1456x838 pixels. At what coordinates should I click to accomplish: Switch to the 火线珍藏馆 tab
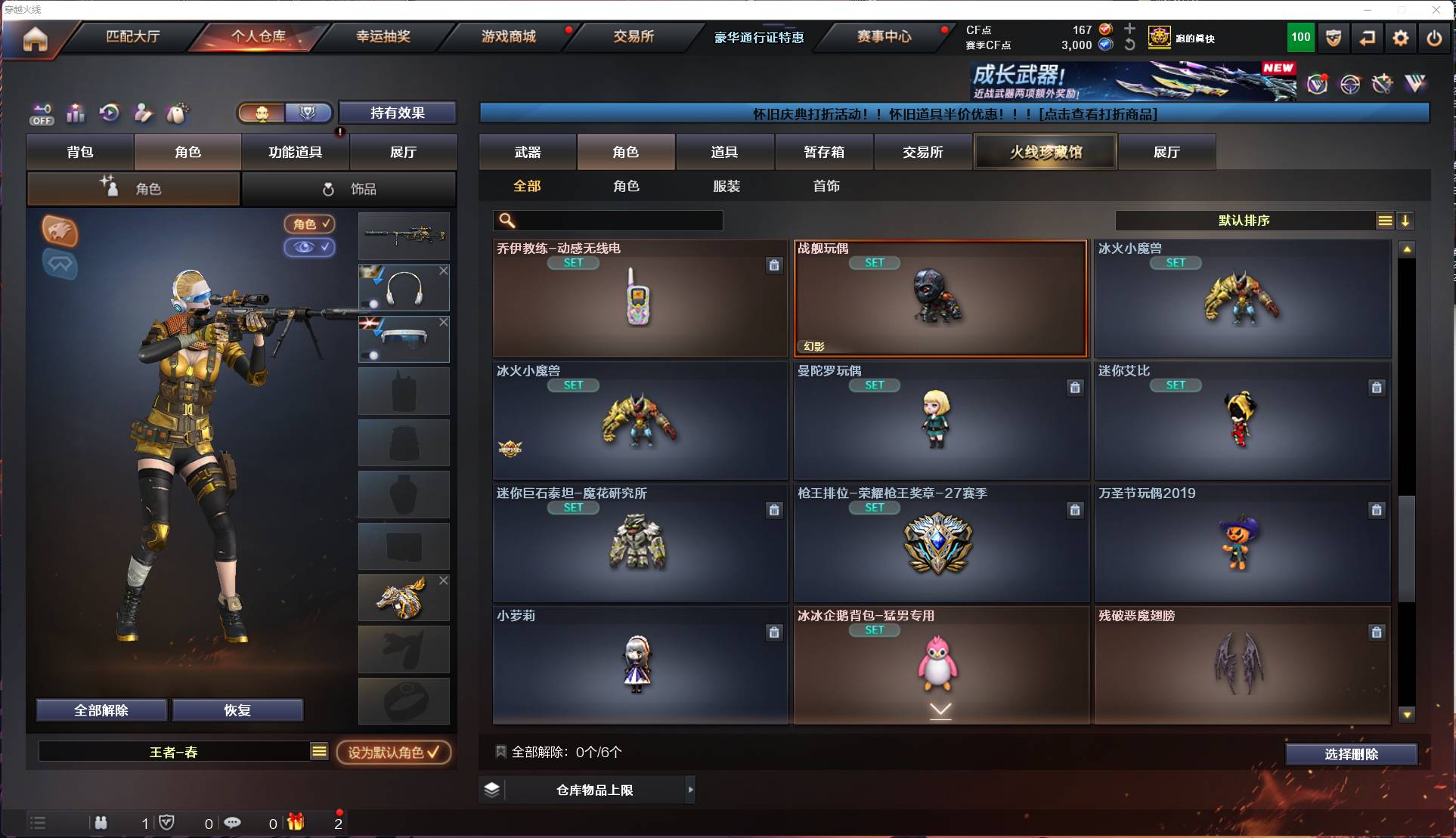(x=1045, y=151)
